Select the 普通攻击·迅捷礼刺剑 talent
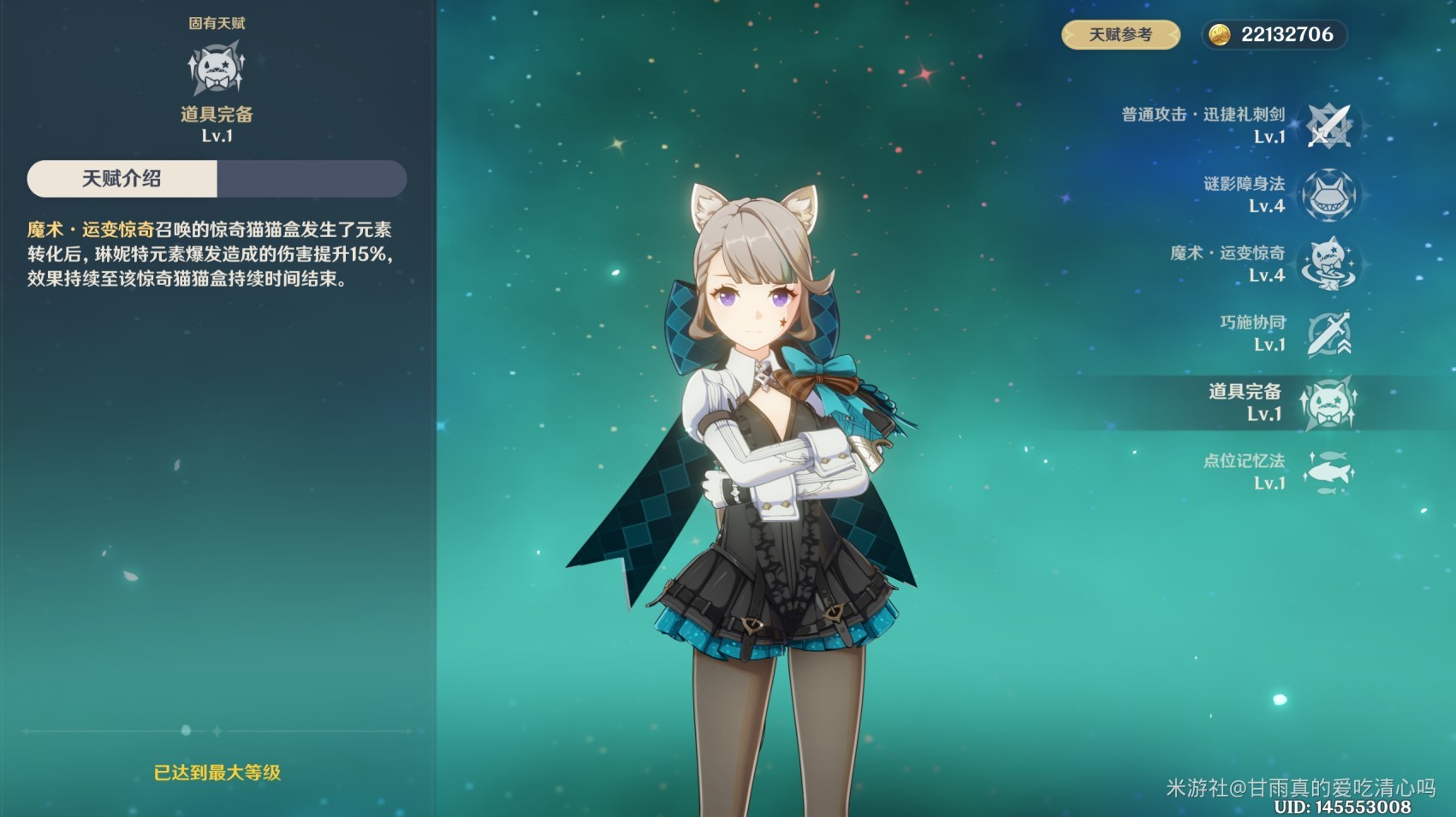This screenshot has height=817, width=1456. pos(1328,126)
